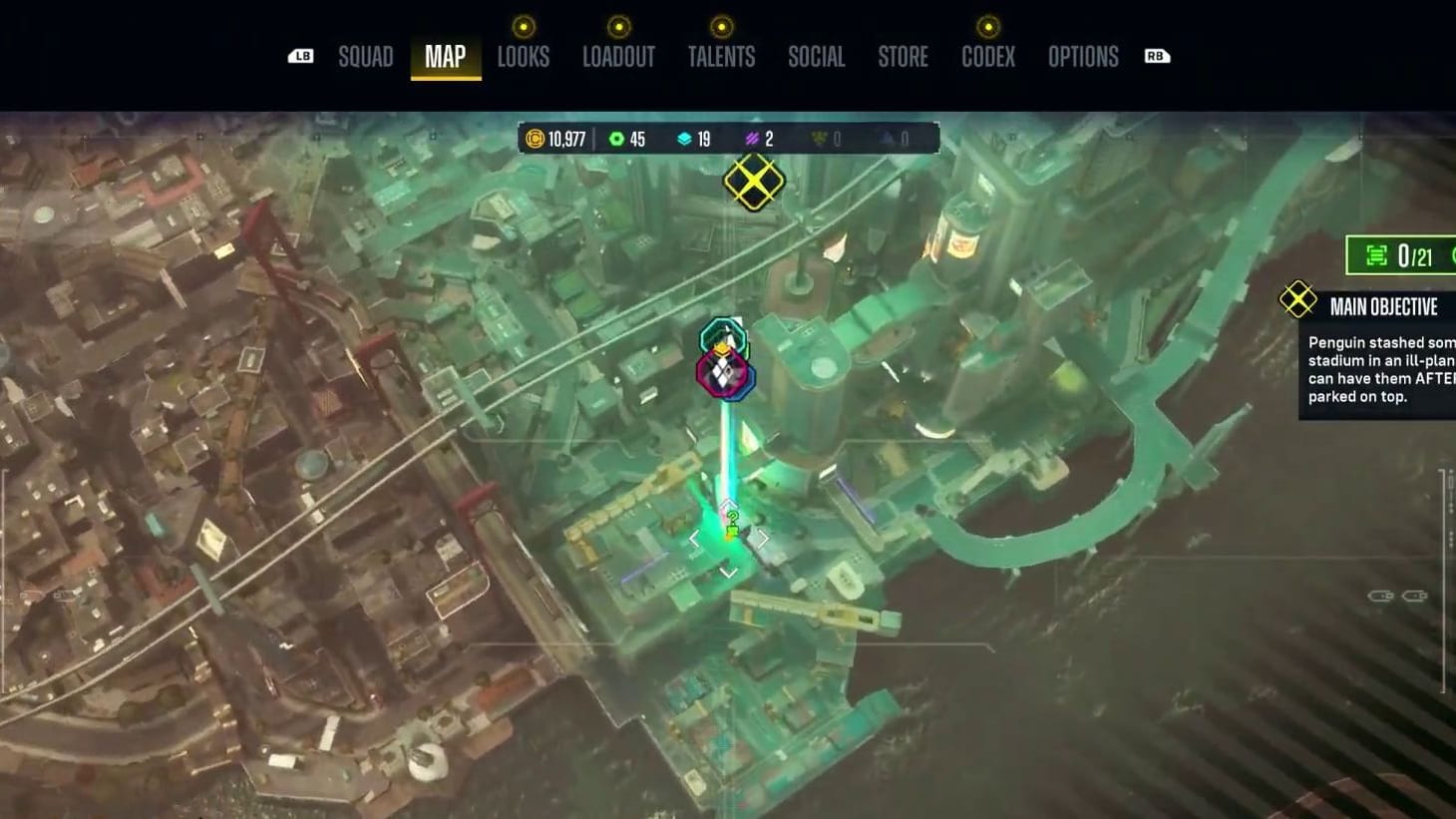Viewport: 1456px width, 819px height.
Task: Select the gold coins currency icon
Action: tap(536, 139)
